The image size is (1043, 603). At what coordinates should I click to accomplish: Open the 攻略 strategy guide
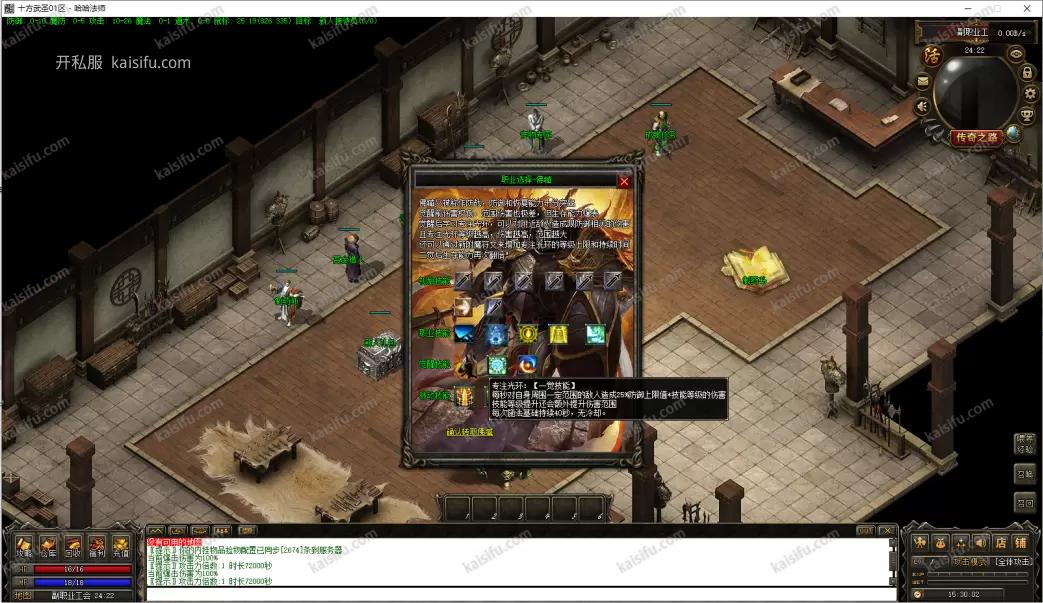click(x=24, y=546)
